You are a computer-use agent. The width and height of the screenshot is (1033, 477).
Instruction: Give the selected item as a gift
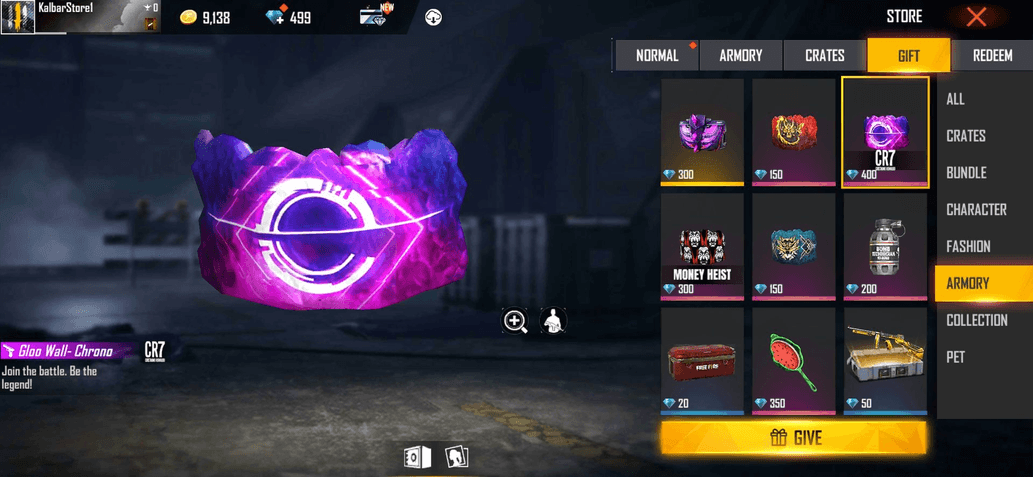(x=794, y=438)
